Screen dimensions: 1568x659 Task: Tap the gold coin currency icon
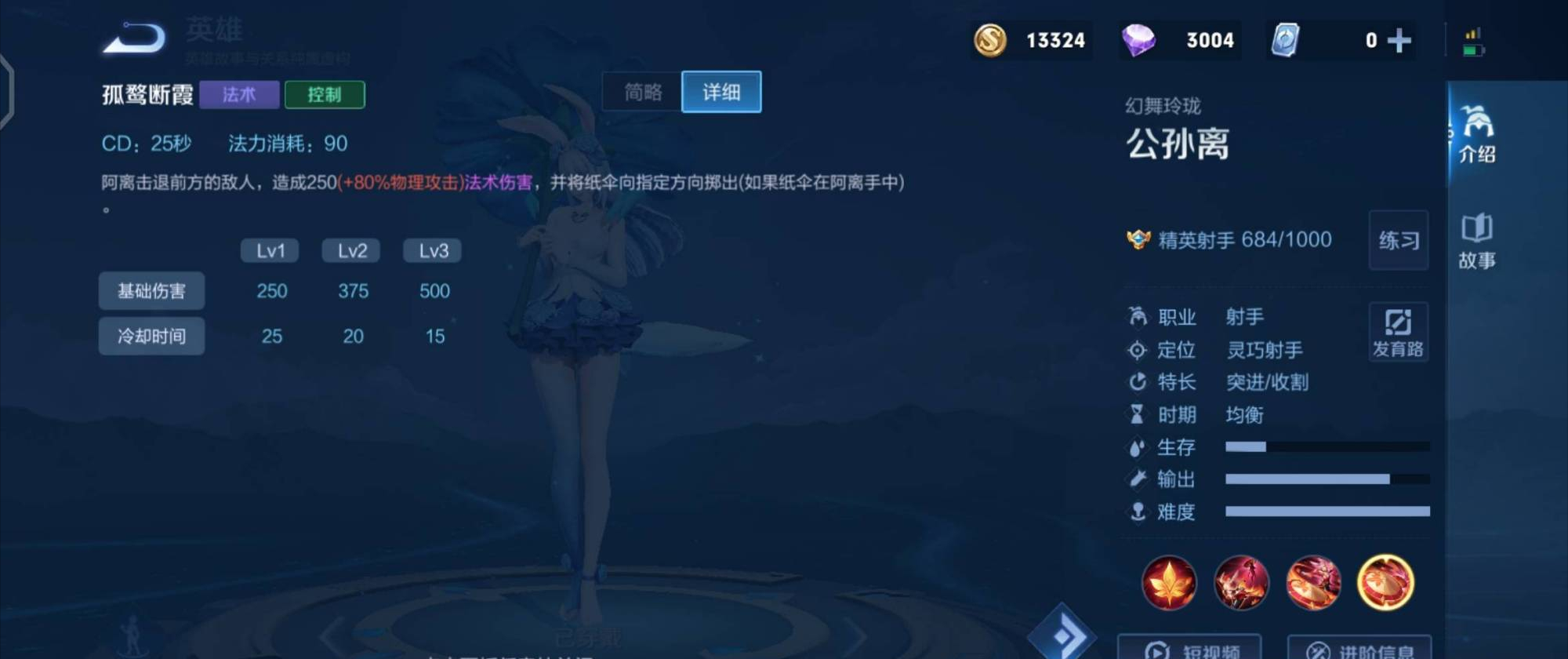tap(989, 41)
